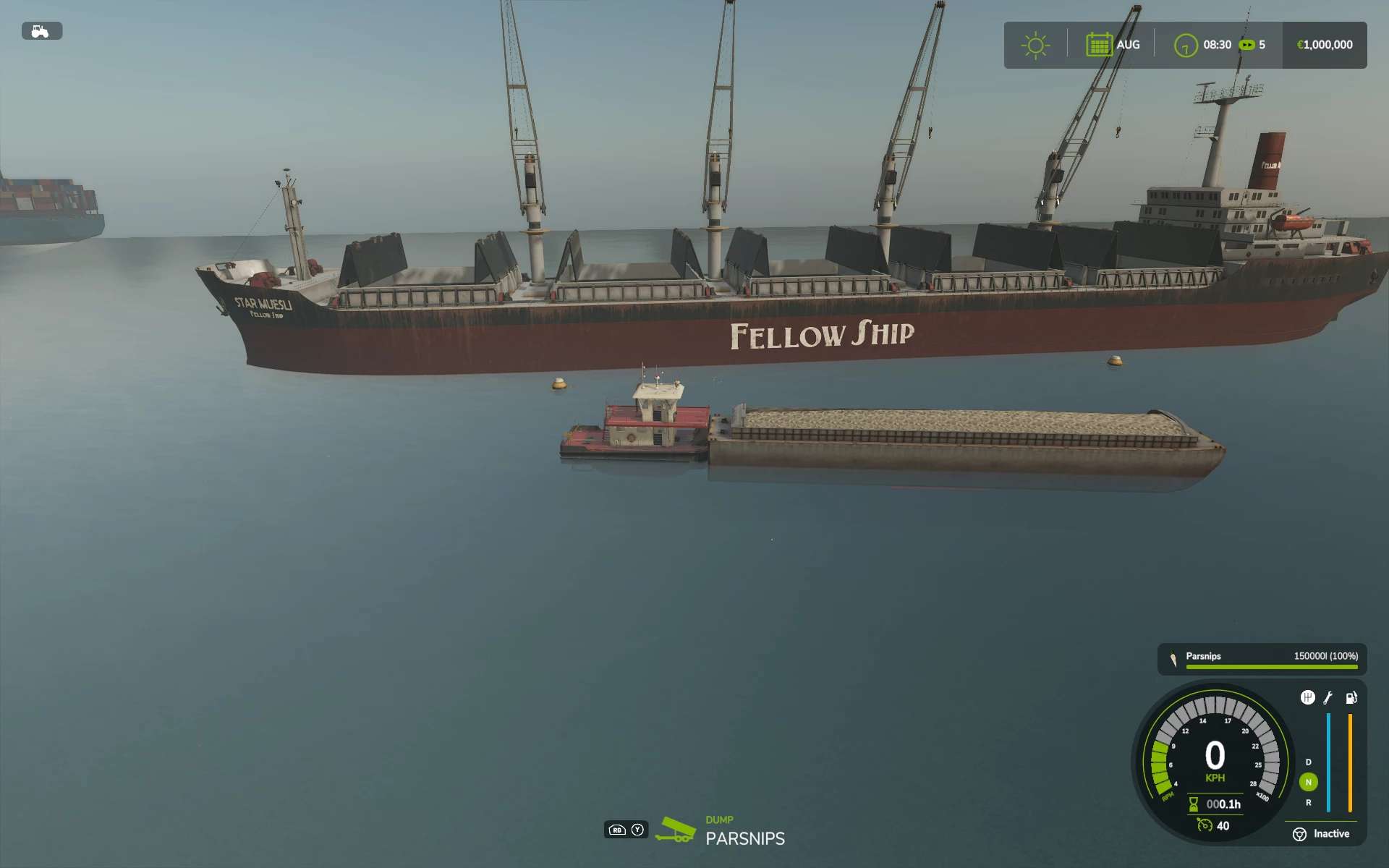Screen dimensions: 1389x868
Task: Select the Dump Parsnips trailer icon
Action: 675,830
